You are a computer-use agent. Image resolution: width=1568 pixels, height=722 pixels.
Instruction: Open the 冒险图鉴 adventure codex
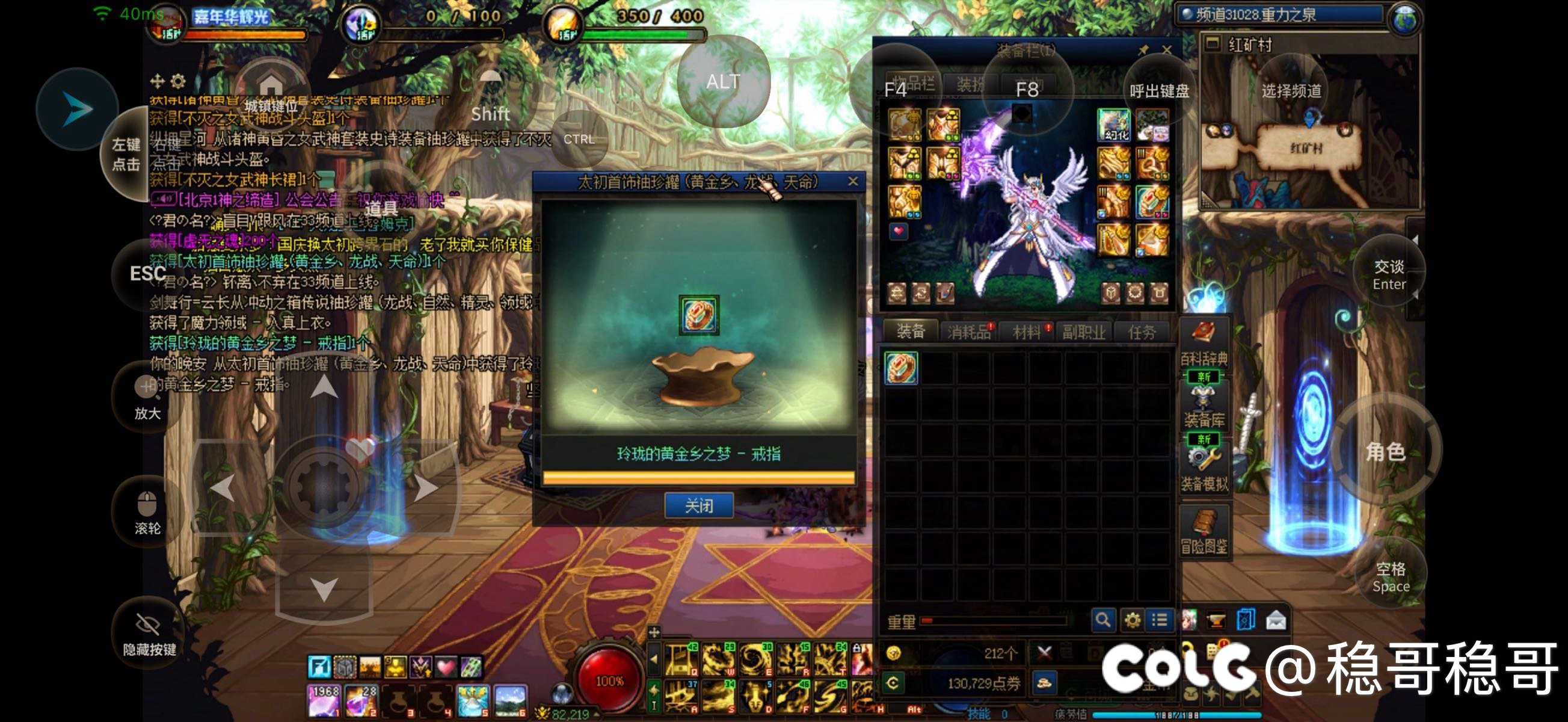1204,531
